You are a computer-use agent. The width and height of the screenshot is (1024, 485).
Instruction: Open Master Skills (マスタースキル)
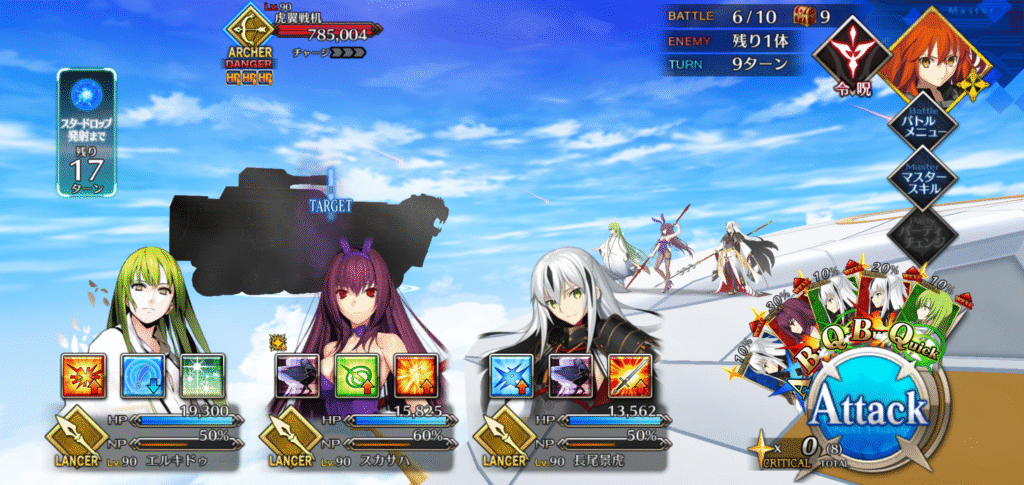pos(922,179)
